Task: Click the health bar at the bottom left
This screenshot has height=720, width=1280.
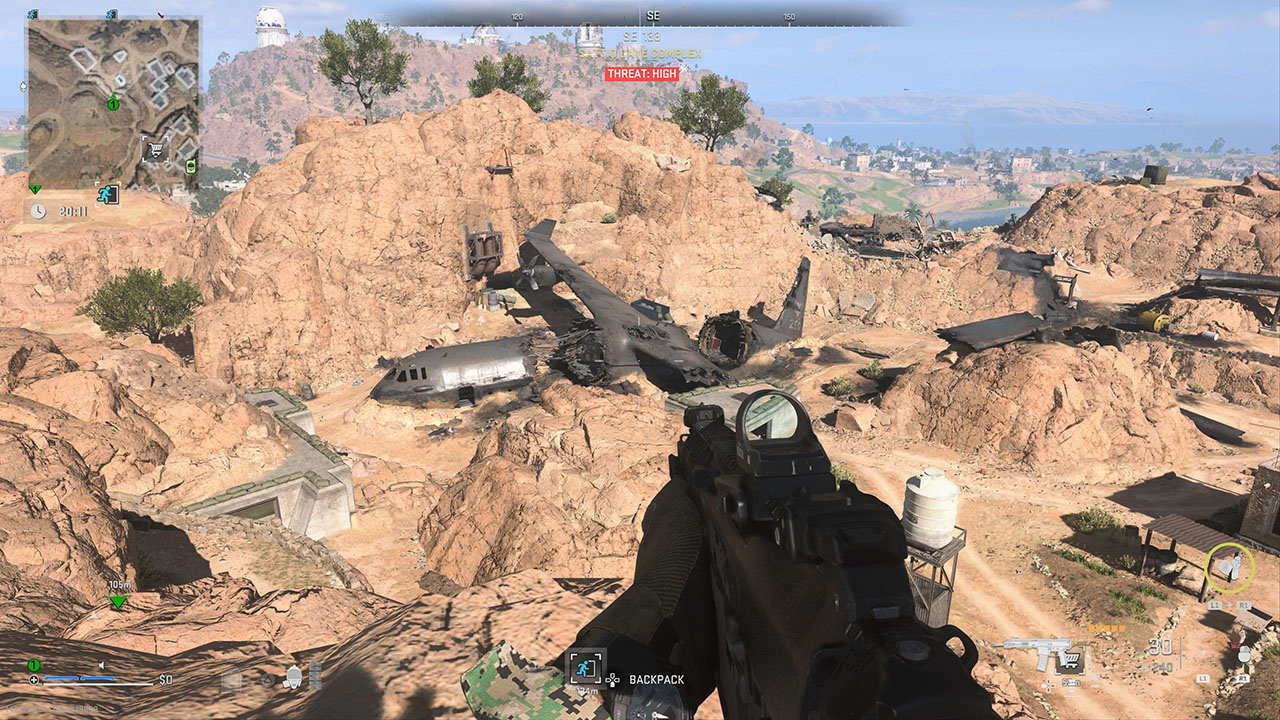Action: 98,683
